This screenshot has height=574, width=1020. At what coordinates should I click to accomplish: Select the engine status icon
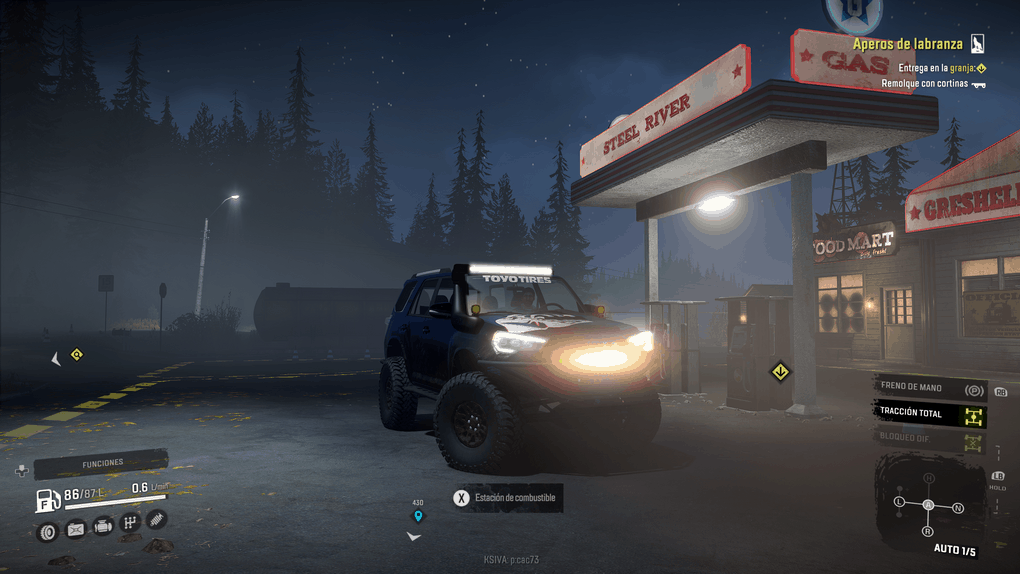pyautogui.click(x=103, y=526)
